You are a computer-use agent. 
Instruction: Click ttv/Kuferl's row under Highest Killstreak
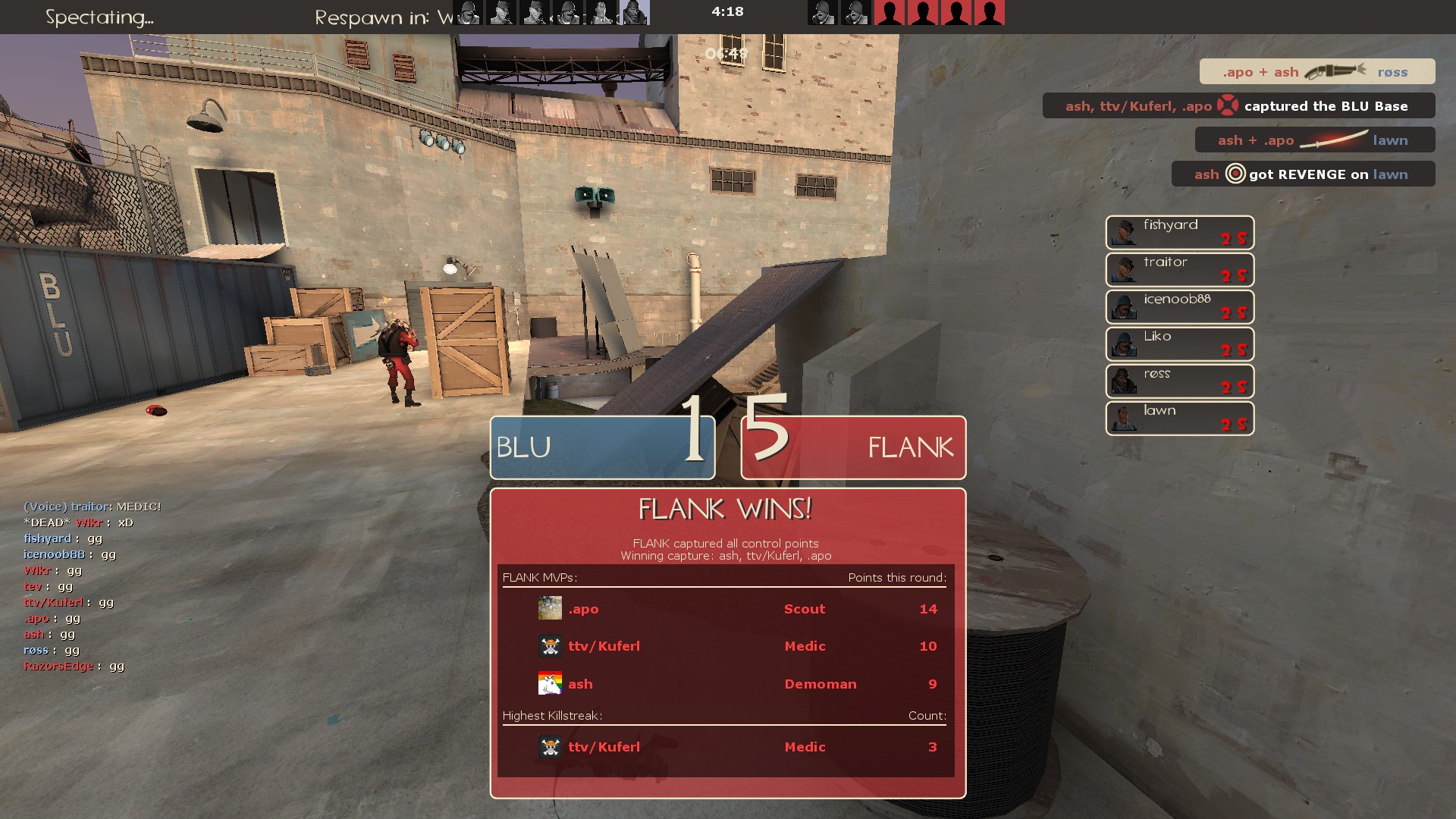click(725, 747)
